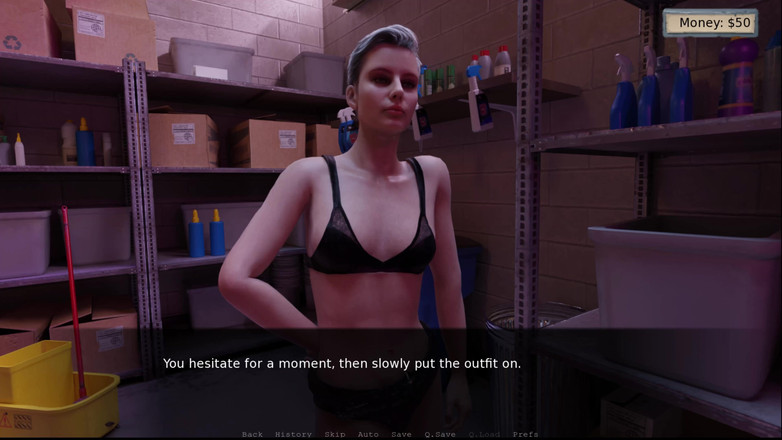
Task: Activate Skip in the quick menu
Action: point(334,434)
